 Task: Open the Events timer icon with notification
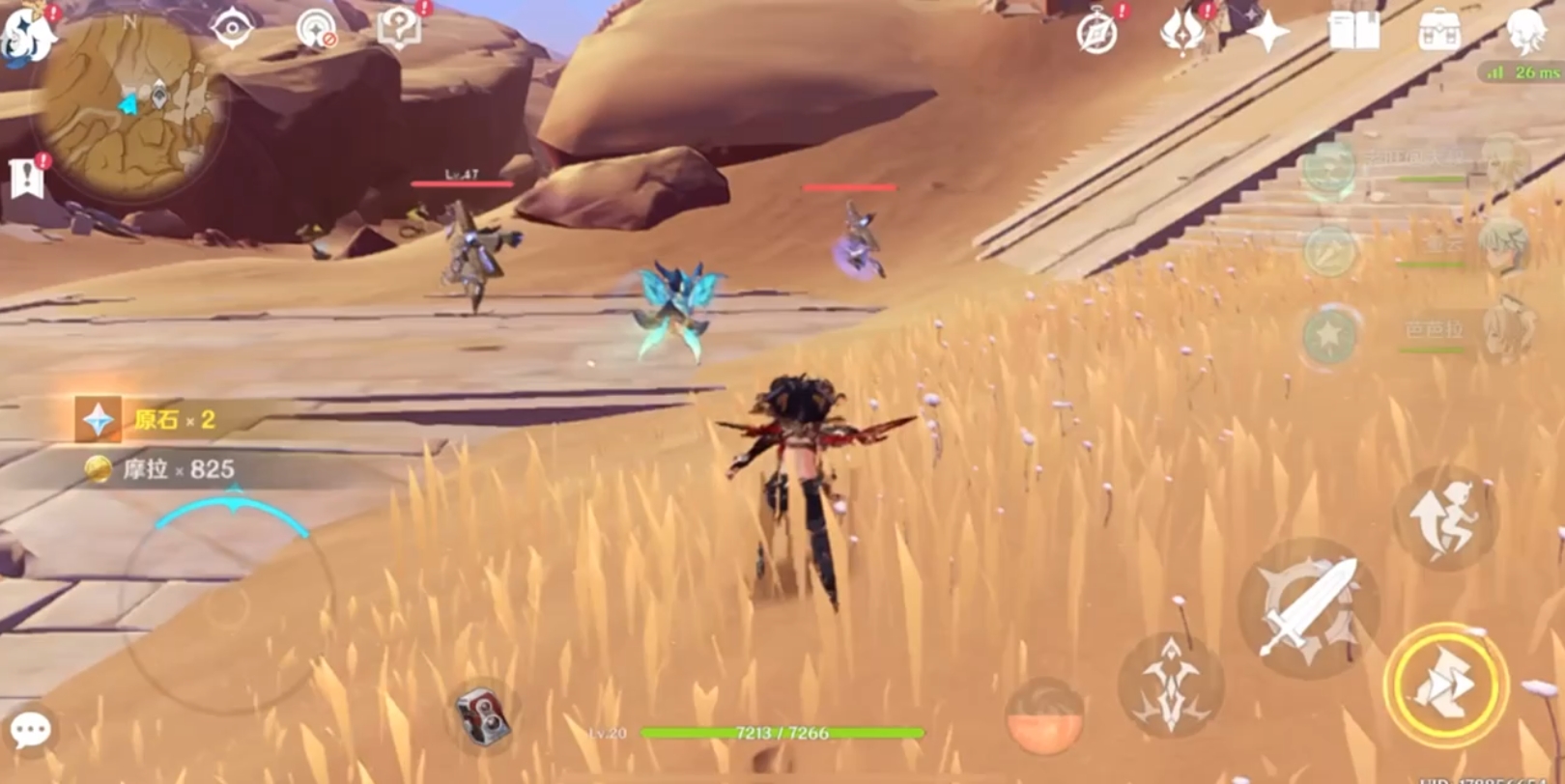1097,29
